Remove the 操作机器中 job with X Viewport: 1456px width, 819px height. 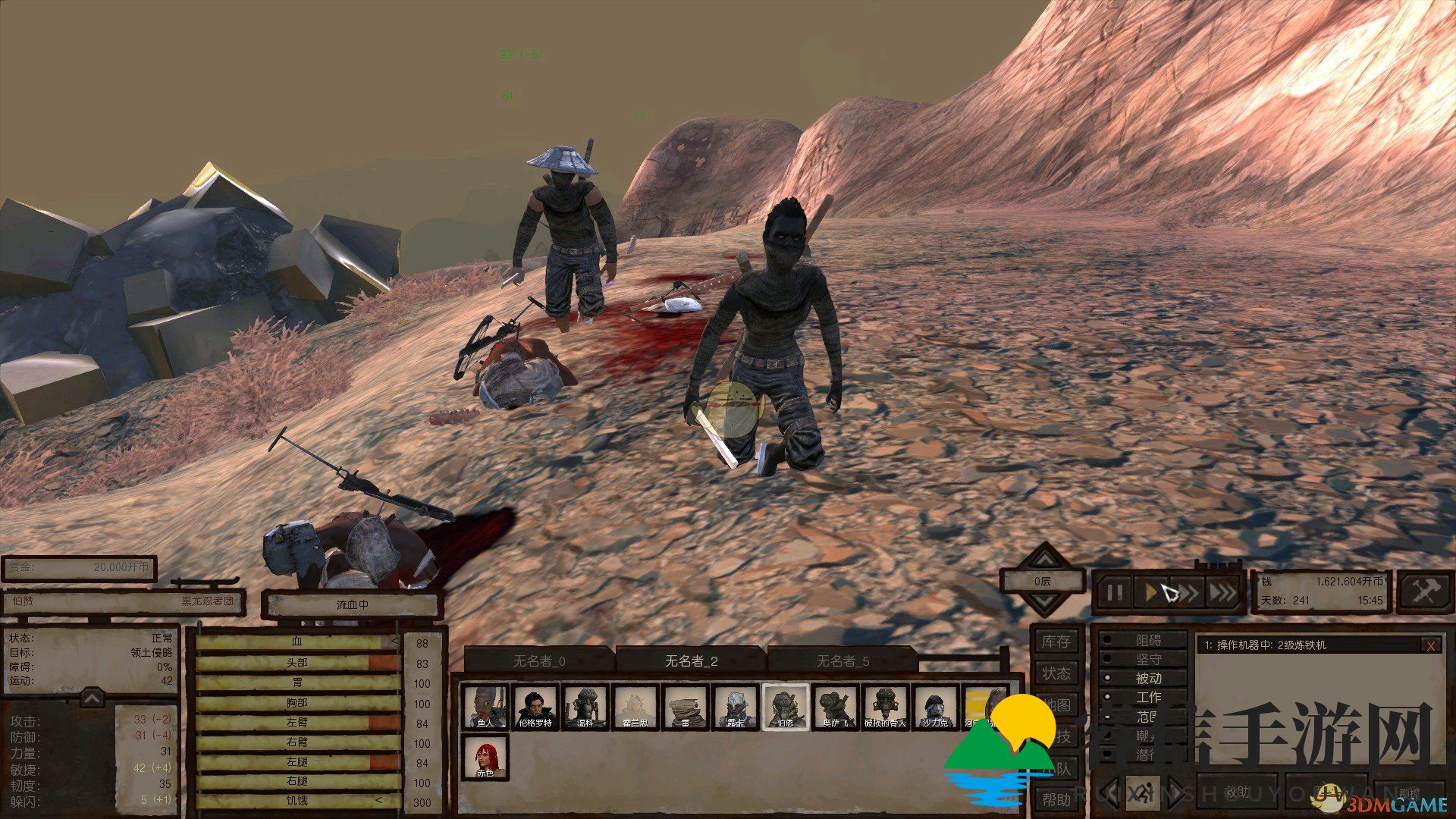1430,645
